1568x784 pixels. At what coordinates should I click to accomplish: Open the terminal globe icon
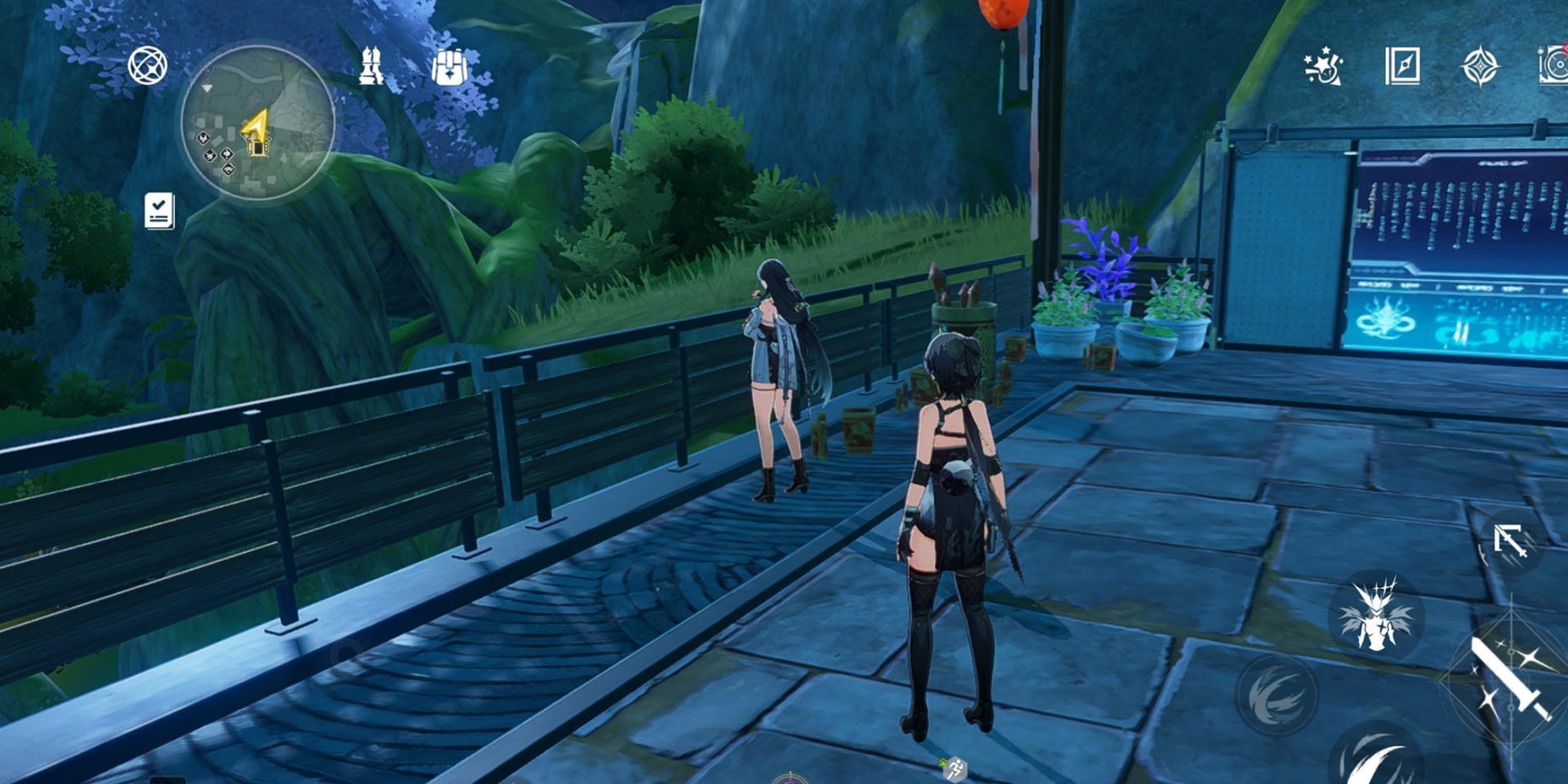tap(148, 66)
